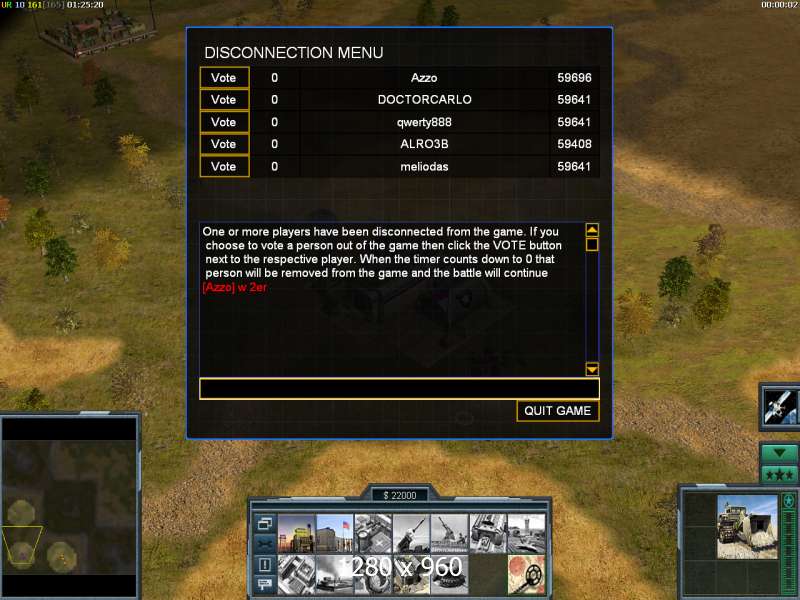The image size is (800, 600).
Task: Cast a vote against ALRO3B
Action: 224,144
